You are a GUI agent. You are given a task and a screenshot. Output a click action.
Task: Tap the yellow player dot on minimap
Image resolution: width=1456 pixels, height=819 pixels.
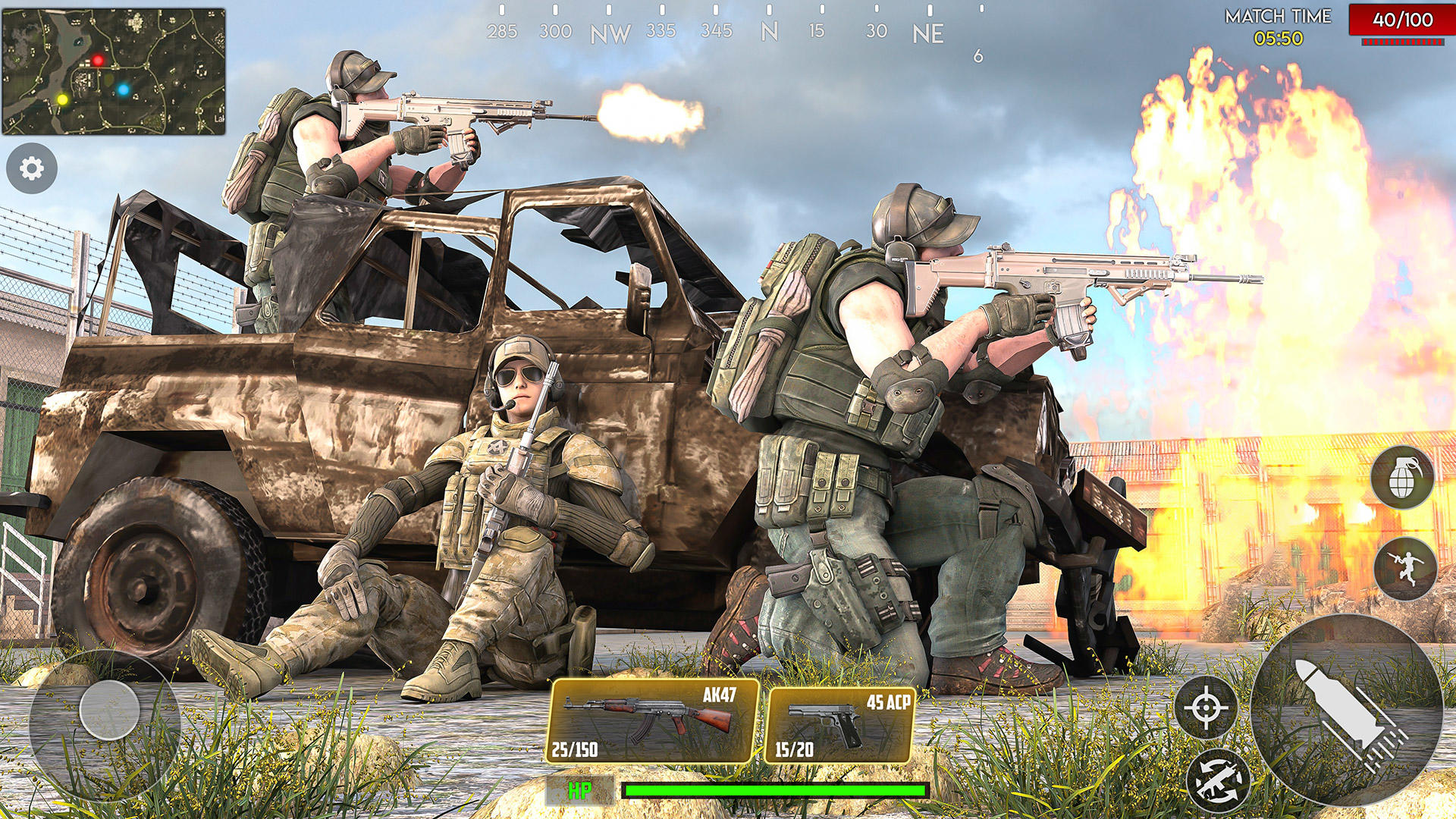coord(64,99)
